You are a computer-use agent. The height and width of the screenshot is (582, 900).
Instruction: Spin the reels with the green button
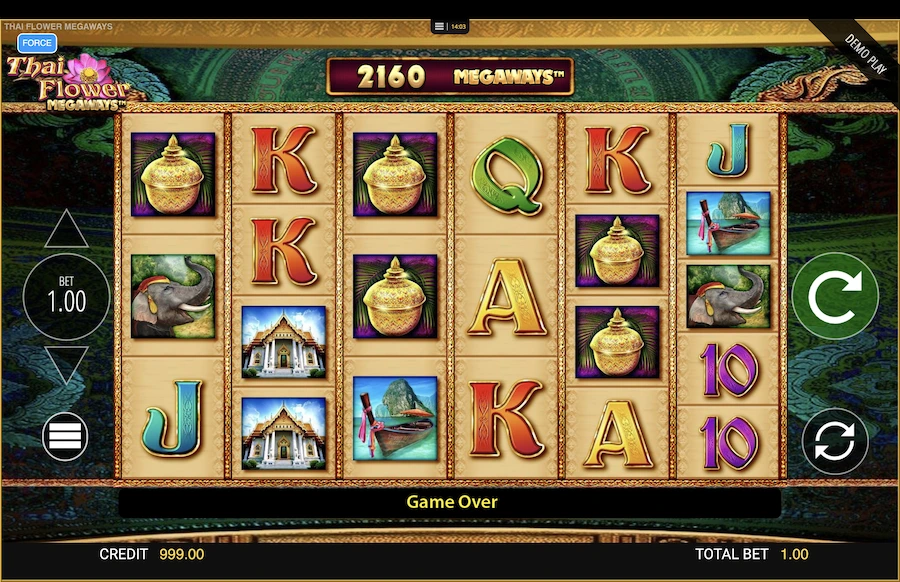(835, 295)
